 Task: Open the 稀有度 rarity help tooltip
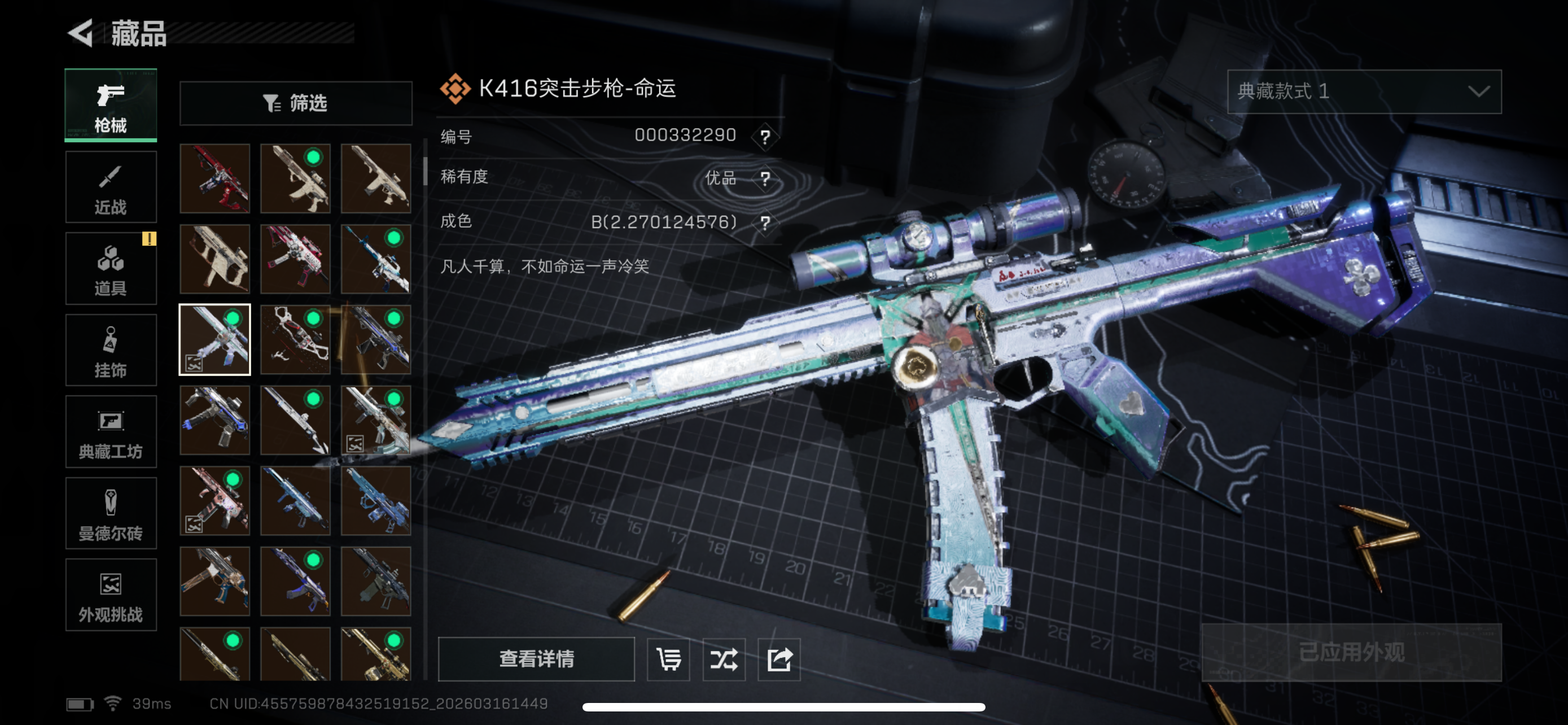click(765, 178)
